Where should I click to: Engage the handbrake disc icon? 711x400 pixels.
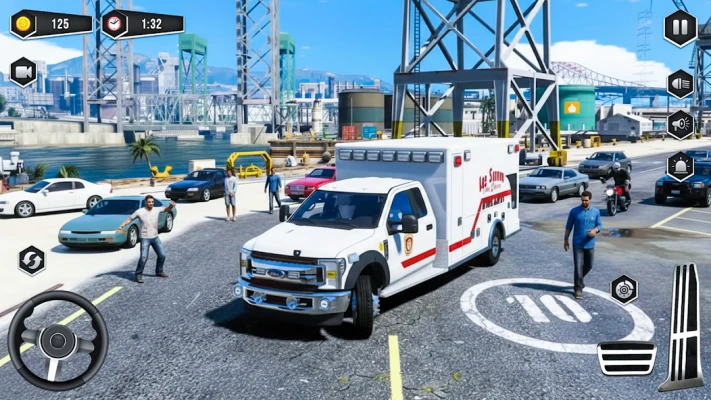click(x=625, y=289)
